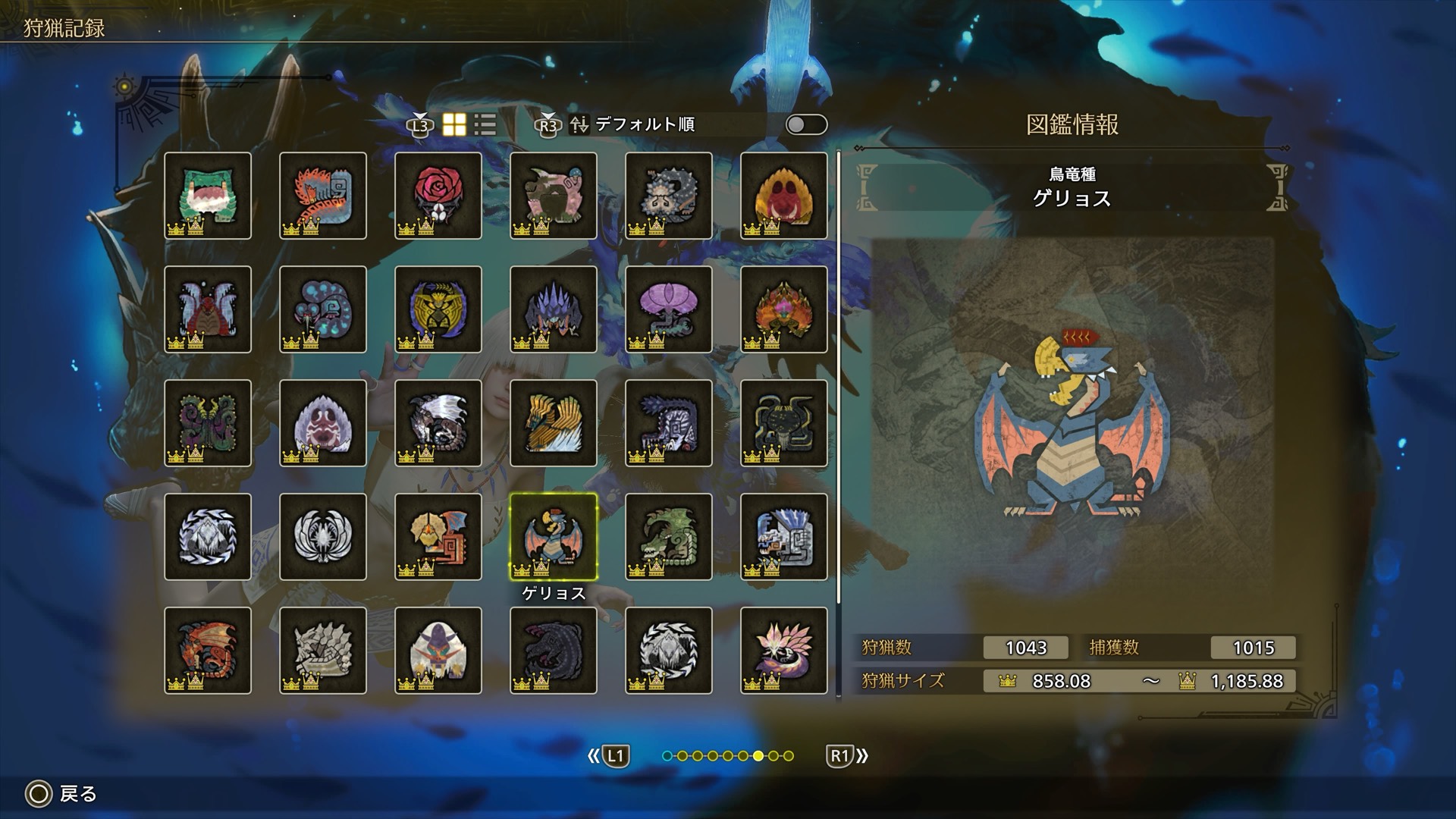The image size is (1456, 819).
Task: Choose the purple flower monster tile
Action: 669,309
